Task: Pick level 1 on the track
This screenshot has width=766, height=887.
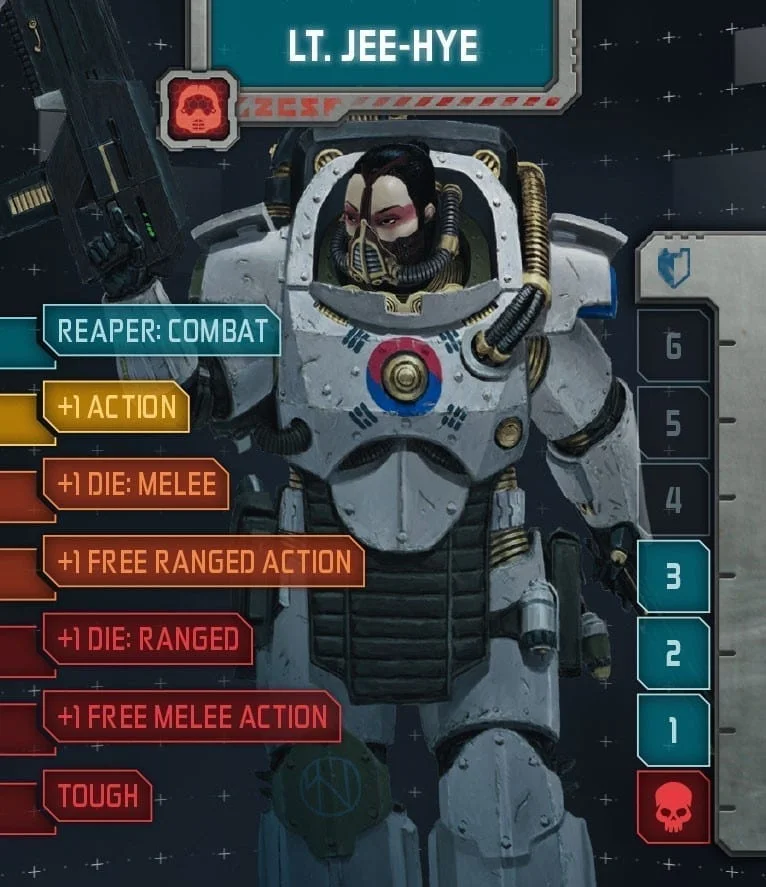Action: (673, 730)
